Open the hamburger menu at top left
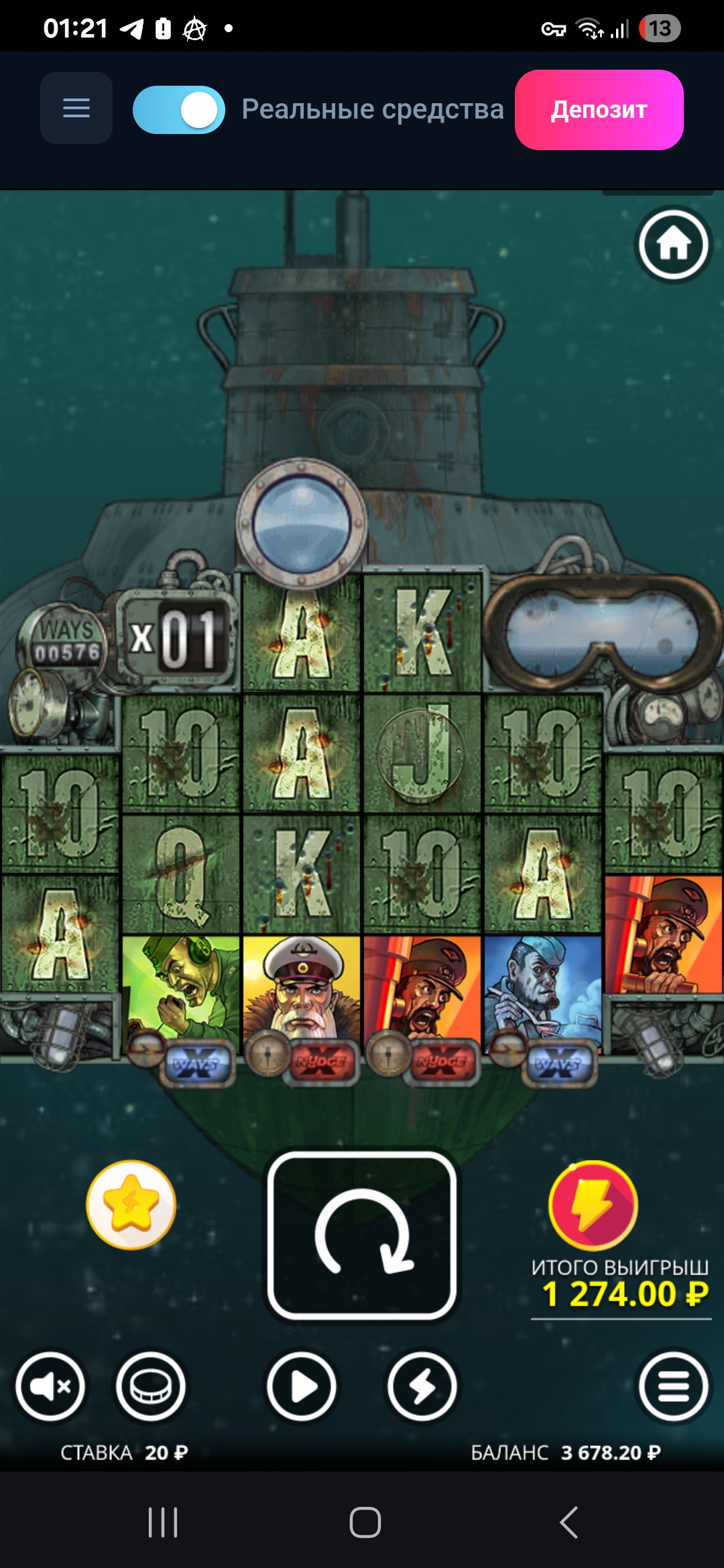 click(x=76, y=108)
